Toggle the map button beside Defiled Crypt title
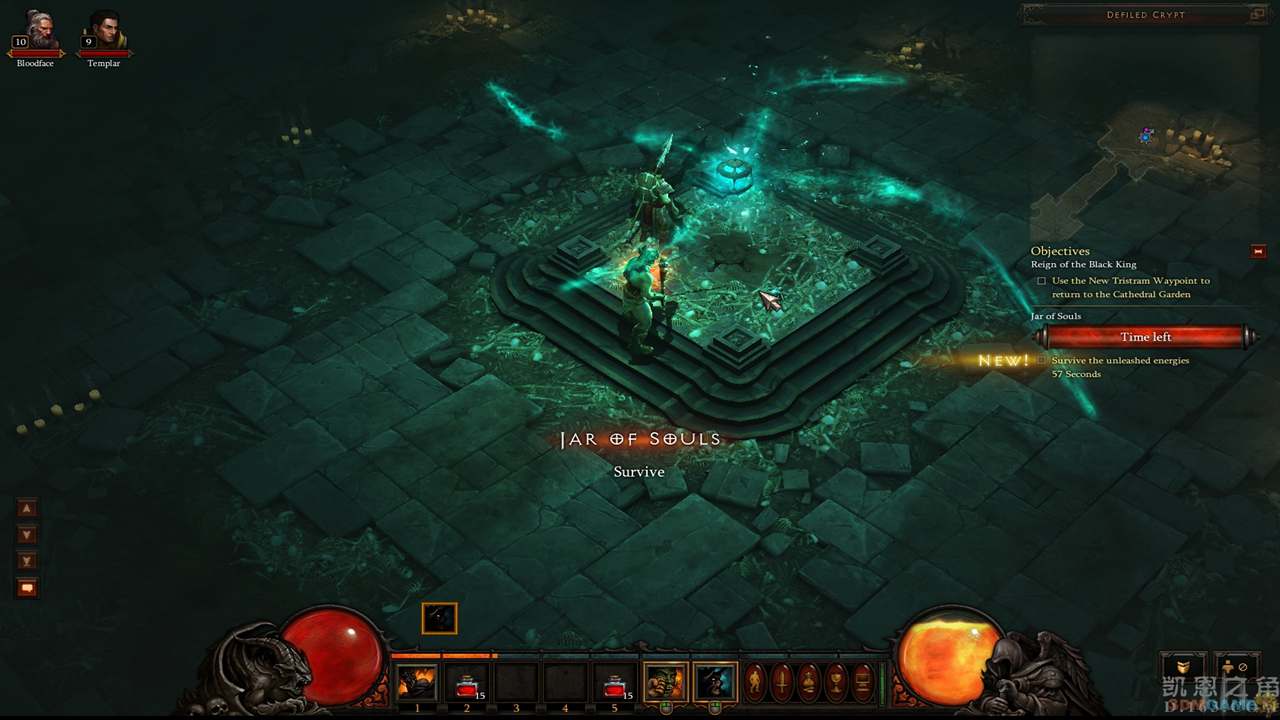 pyautogui.click(x=1257, y=15)
